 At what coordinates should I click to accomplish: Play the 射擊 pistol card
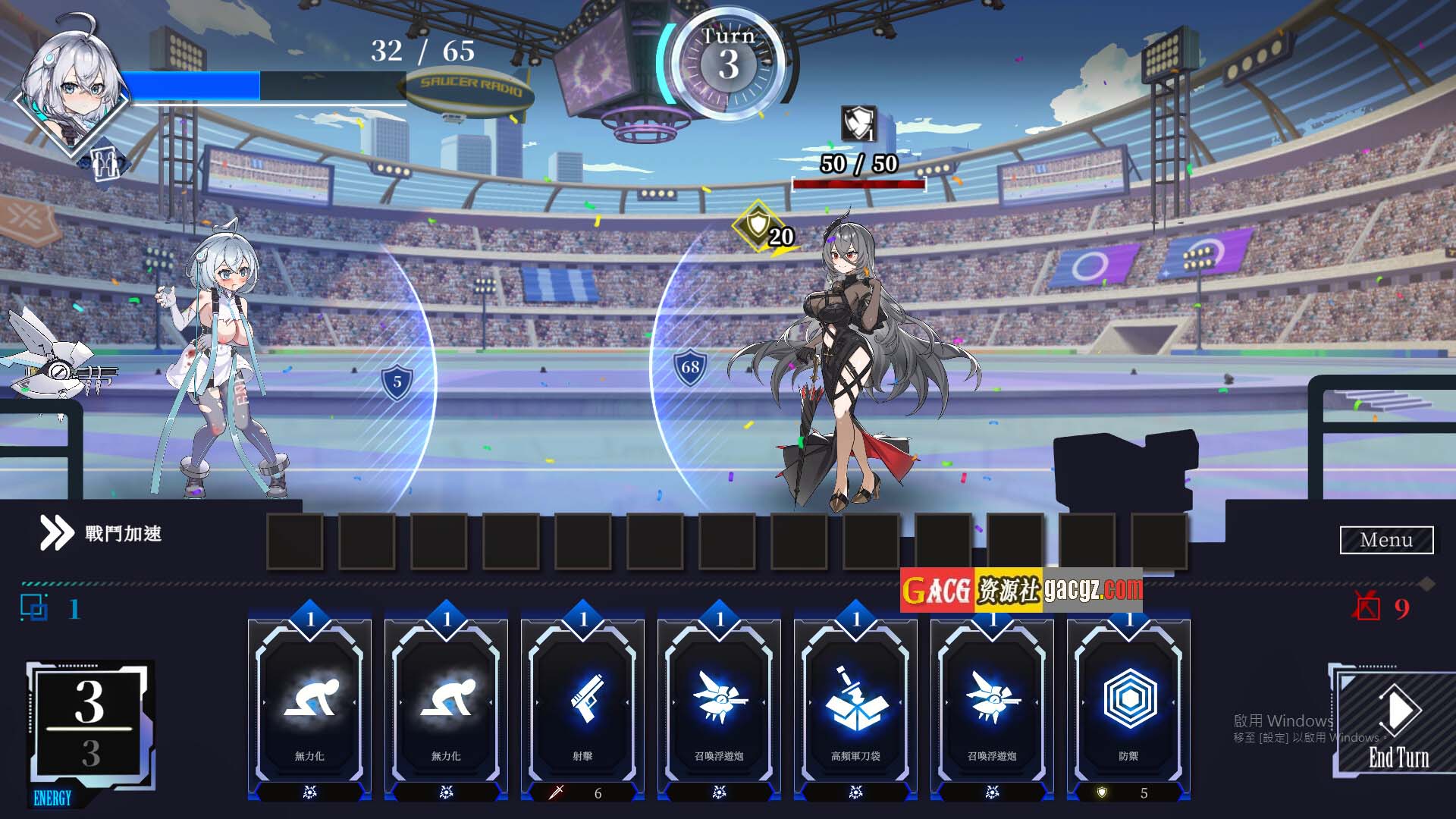pos(582,705)
